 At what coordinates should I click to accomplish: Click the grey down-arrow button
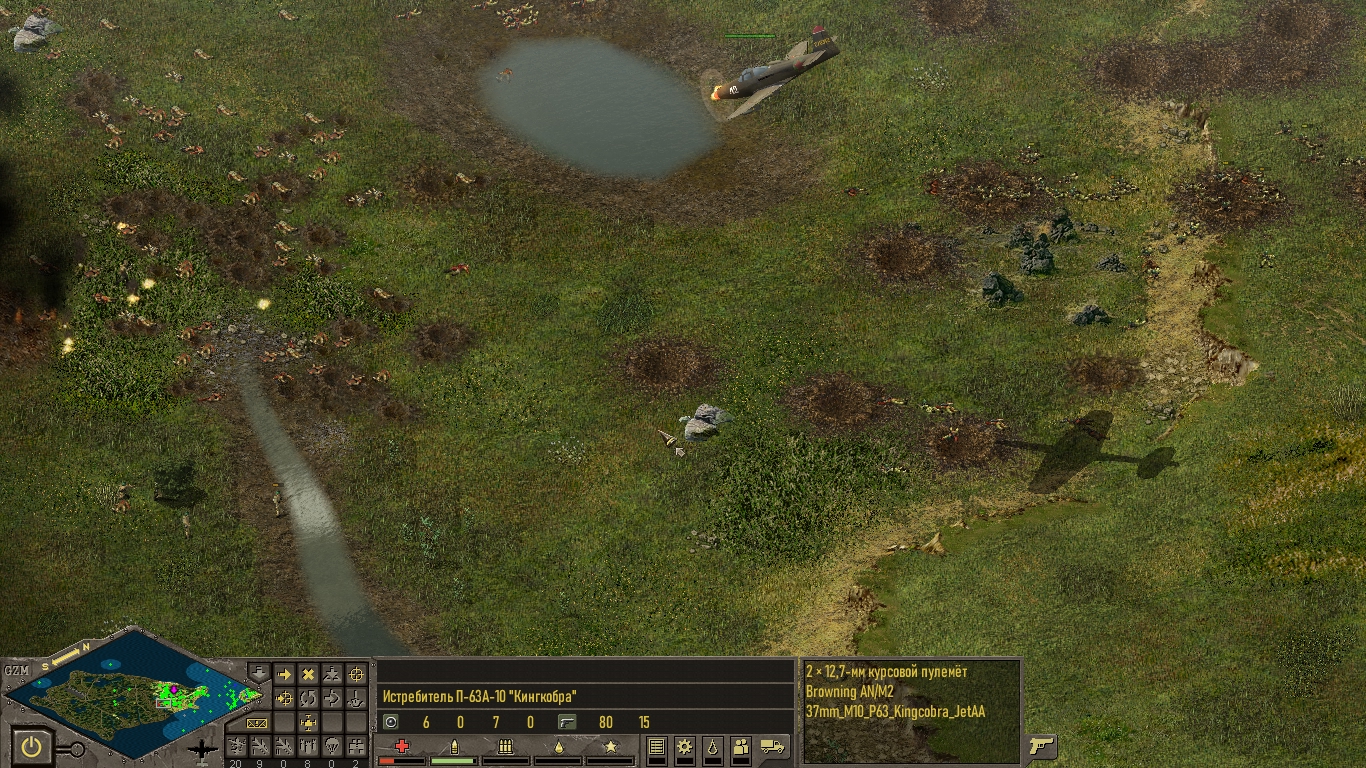[258, 673]
